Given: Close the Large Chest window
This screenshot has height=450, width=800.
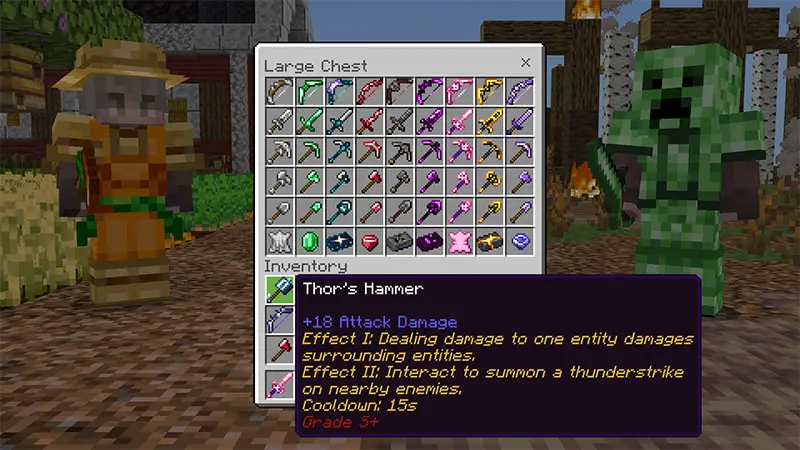Looking at the screenshot, I should pyautogui.click(x=525, y=63).
